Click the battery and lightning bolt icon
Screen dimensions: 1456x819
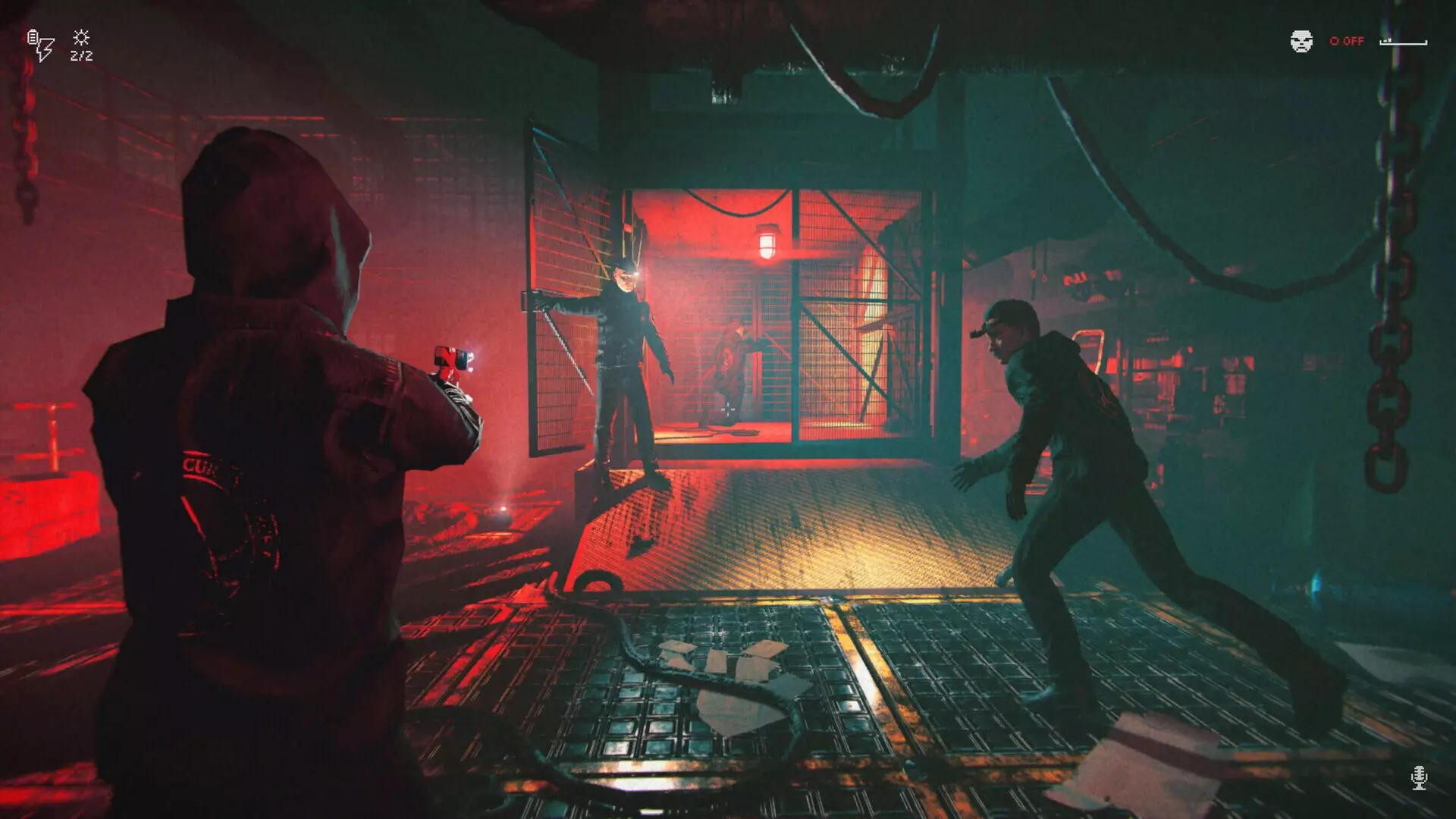(x=41, y=45)
